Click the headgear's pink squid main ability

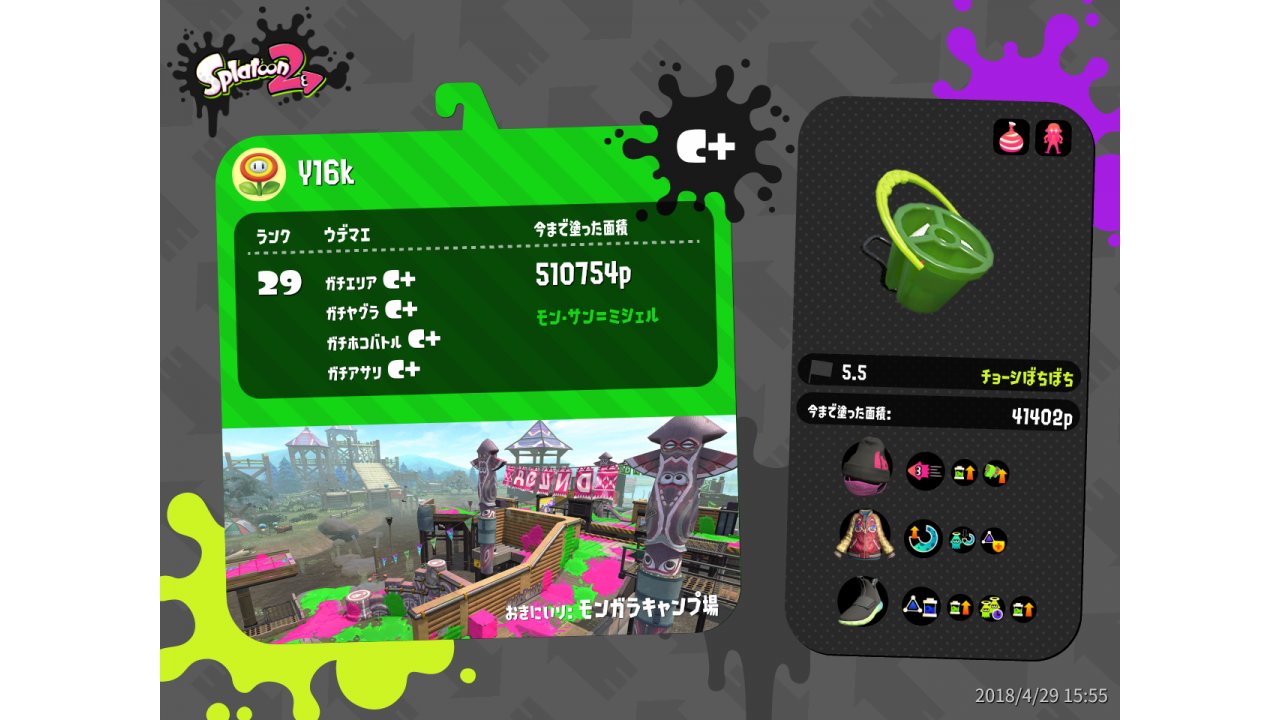click(925, 470)
